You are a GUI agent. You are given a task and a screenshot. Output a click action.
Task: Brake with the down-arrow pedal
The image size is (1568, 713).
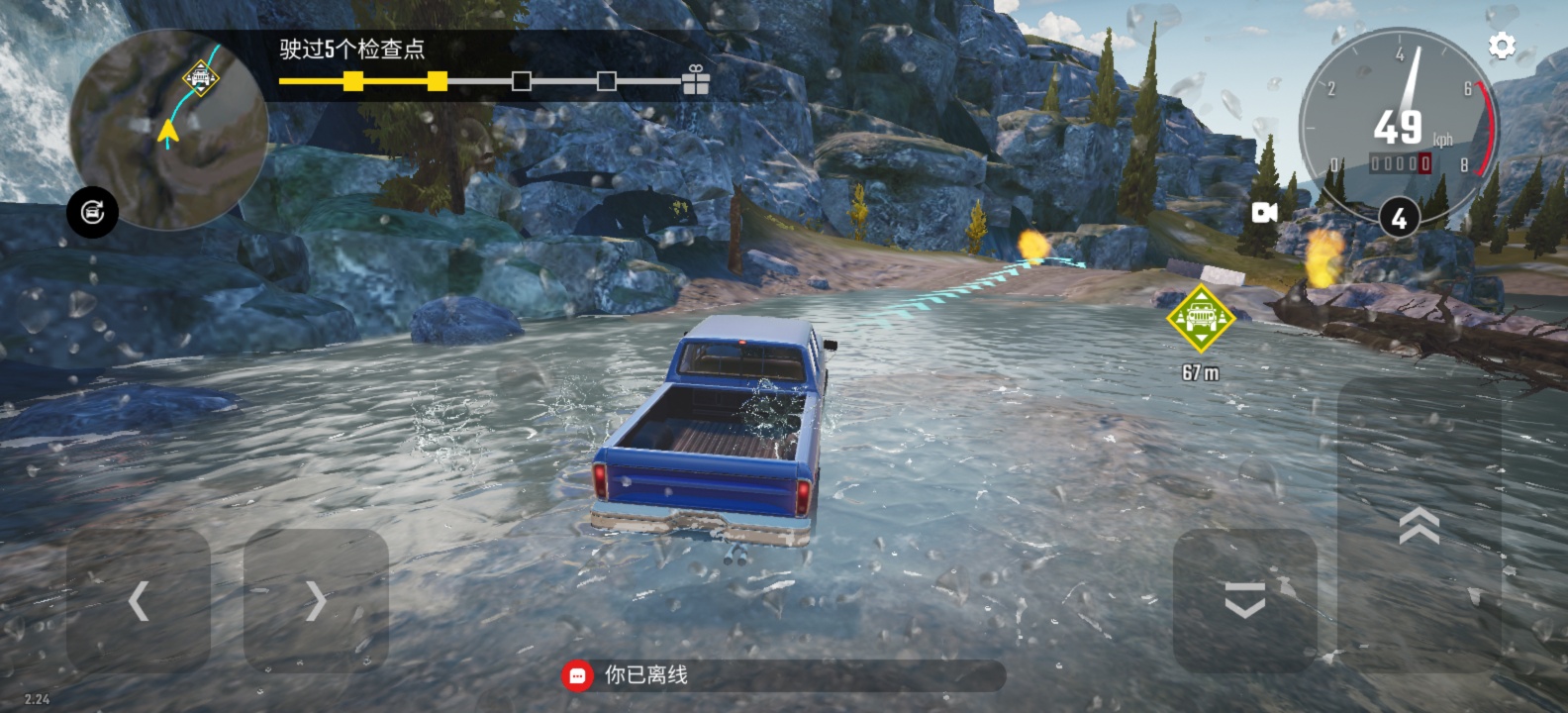pos(1244,600)
